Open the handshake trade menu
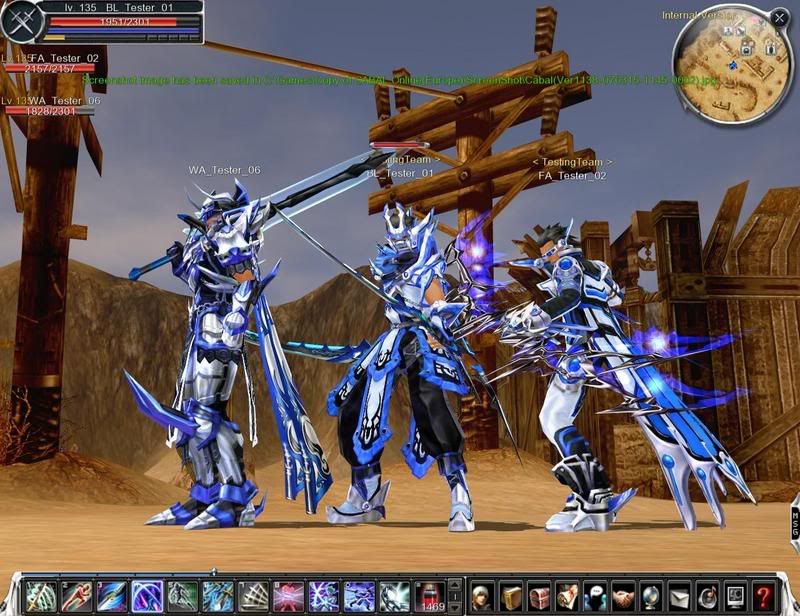800x616 pixels. click(624, 596)
